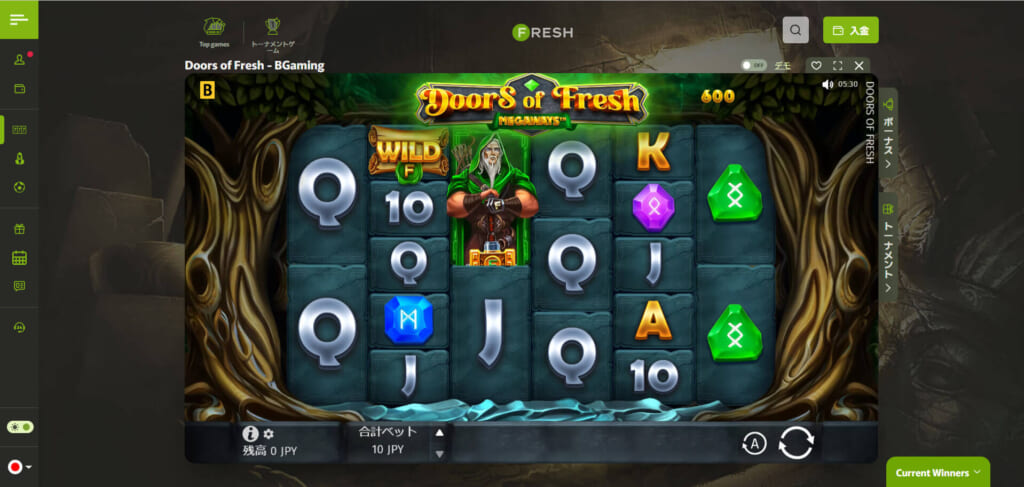
Task: Spin the reels with the circular arrows button
Action: [x=796, y=442]
